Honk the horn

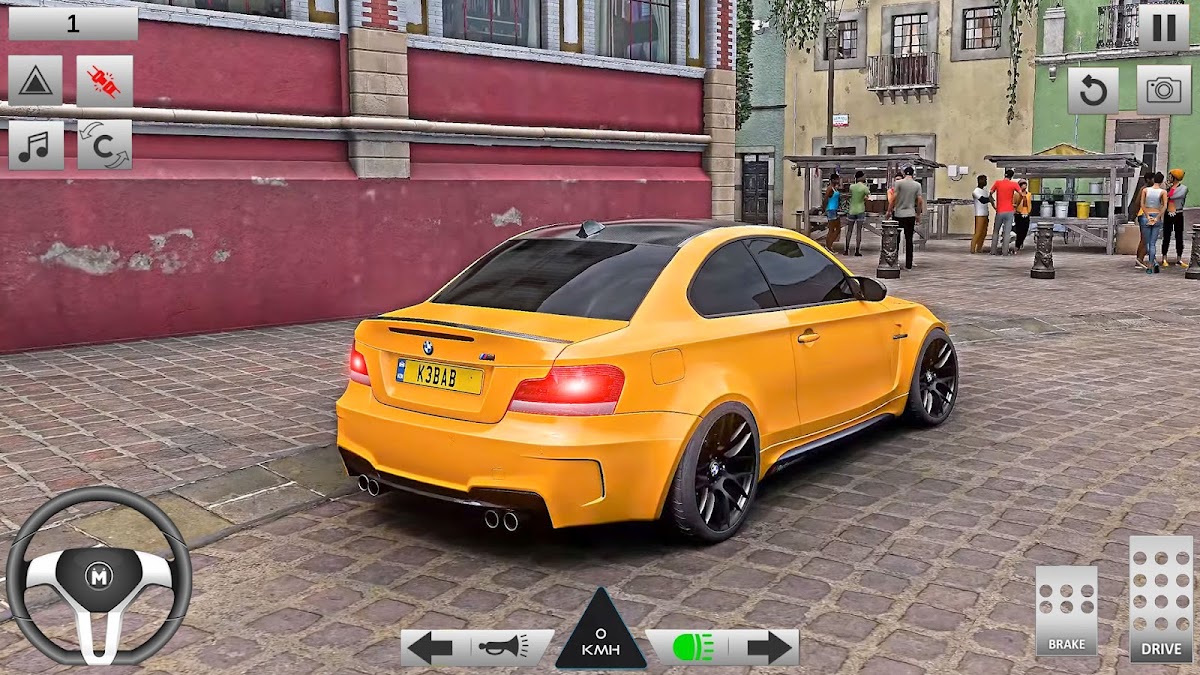point(503,647)
